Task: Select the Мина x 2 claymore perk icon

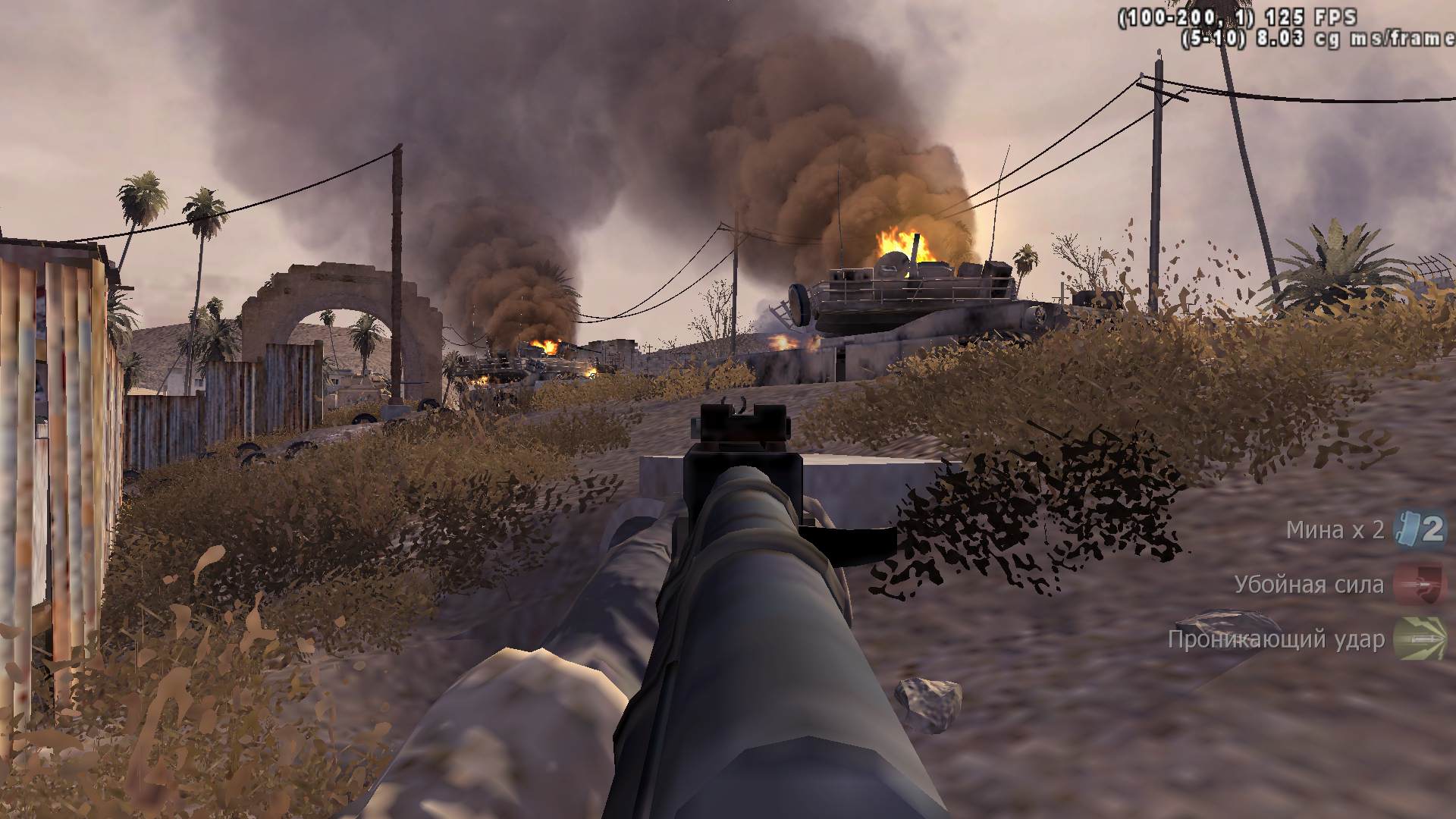Action: click(x=1420, y=529)
